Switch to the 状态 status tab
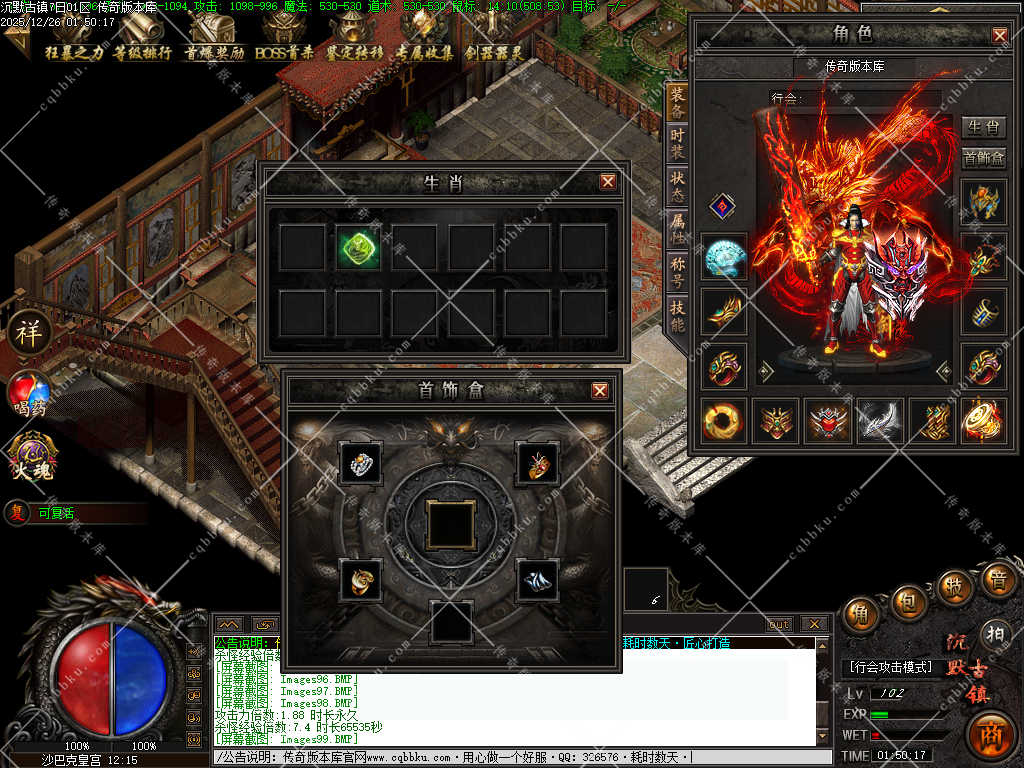The height and width of the screenshot is (768, 1024). (x=677, y=186)
